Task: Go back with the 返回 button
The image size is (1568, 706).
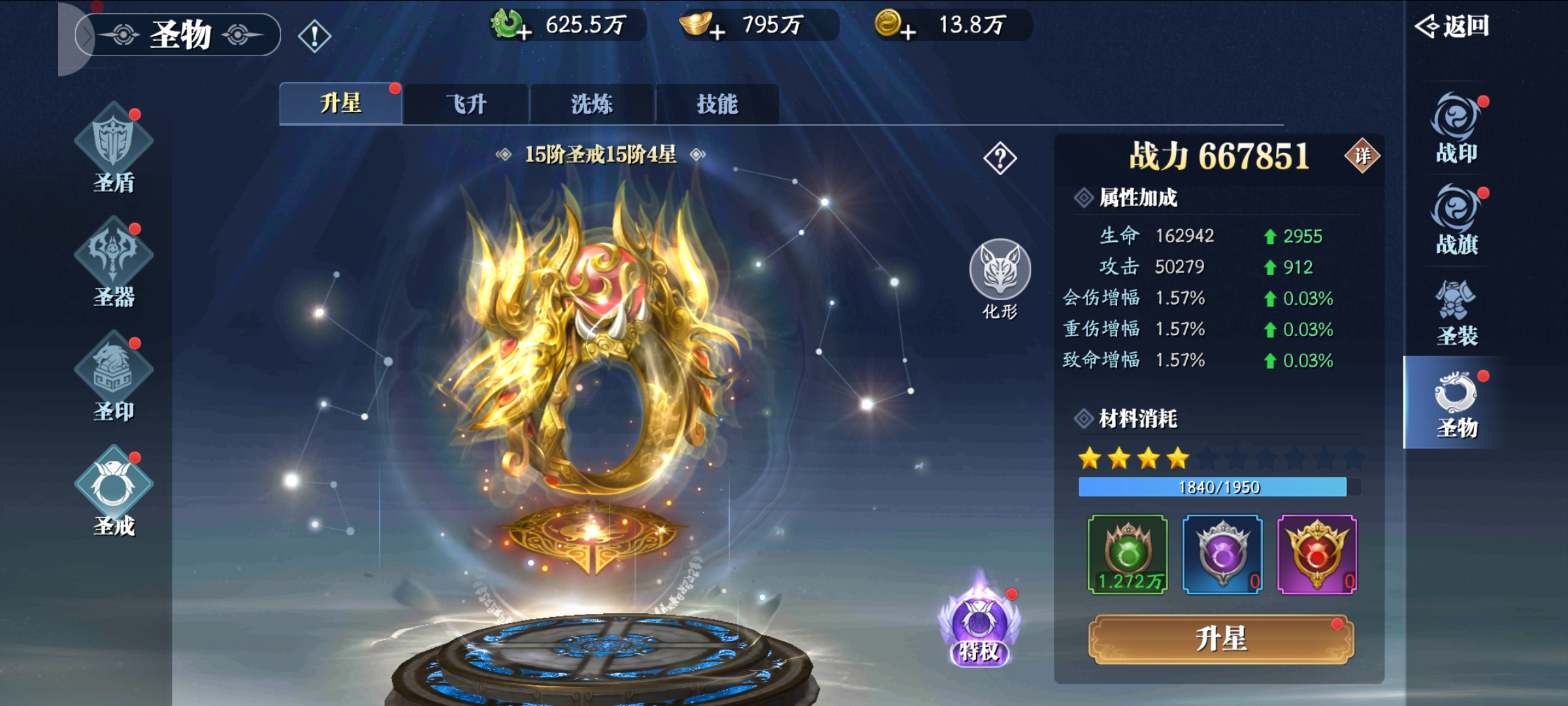Action: (1452, 26)
